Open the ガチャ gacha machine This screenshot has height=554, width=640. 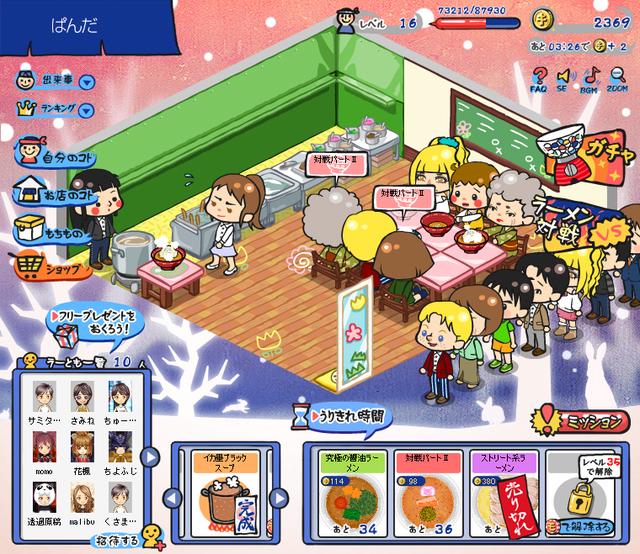[x=578, y=154]
